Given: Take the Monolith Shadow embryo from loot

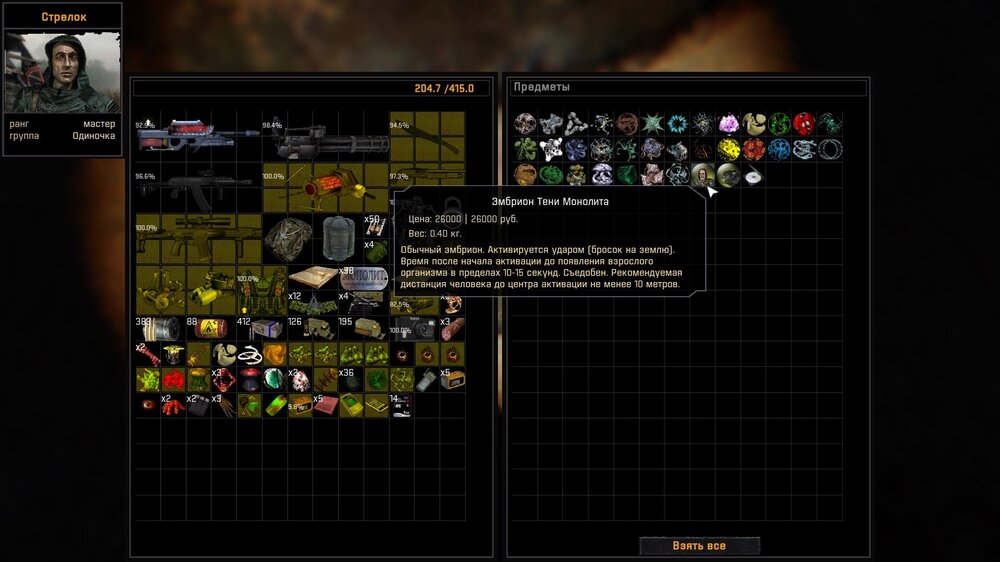Looking at the screenshot, I should point(703,175).
